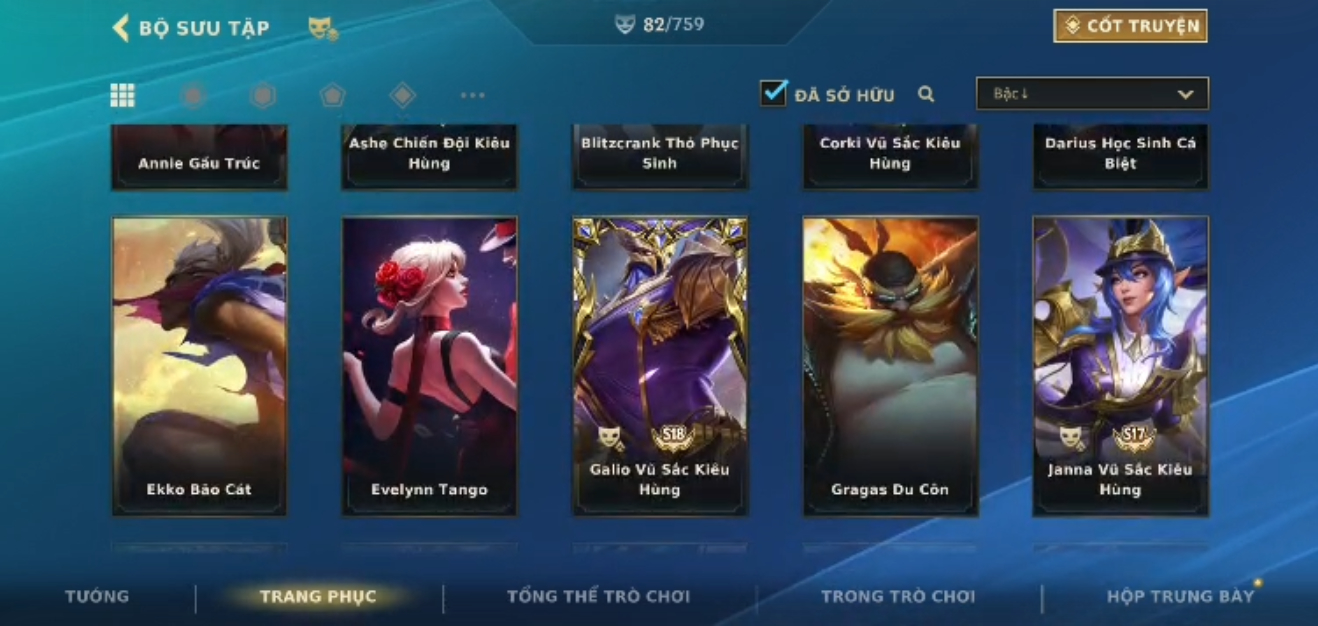This screenshot has width=1318, height=626.
Task: Open the Bậc sort dropdown
Action: pos(1092,94)
